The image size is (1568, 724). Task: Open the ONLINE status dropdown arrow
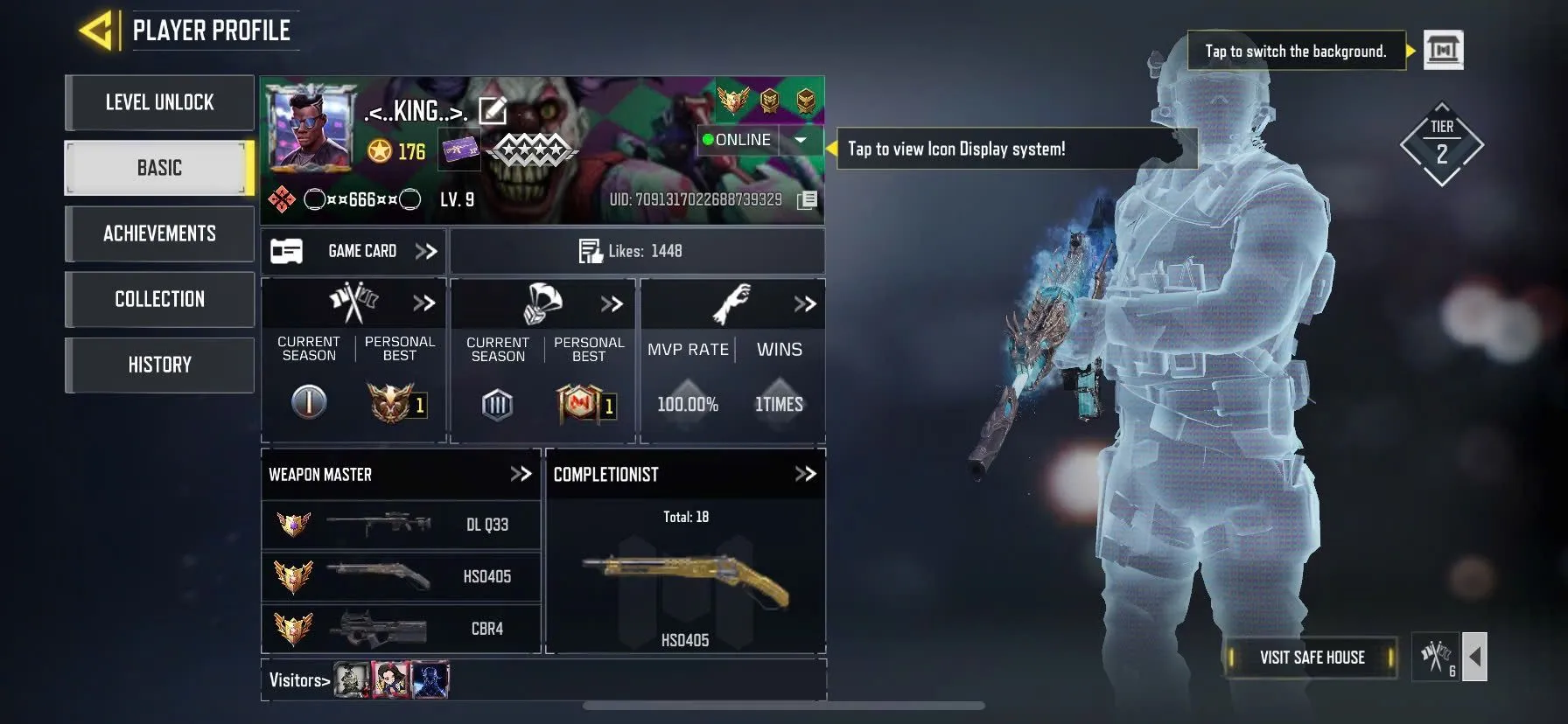(799, 140)
